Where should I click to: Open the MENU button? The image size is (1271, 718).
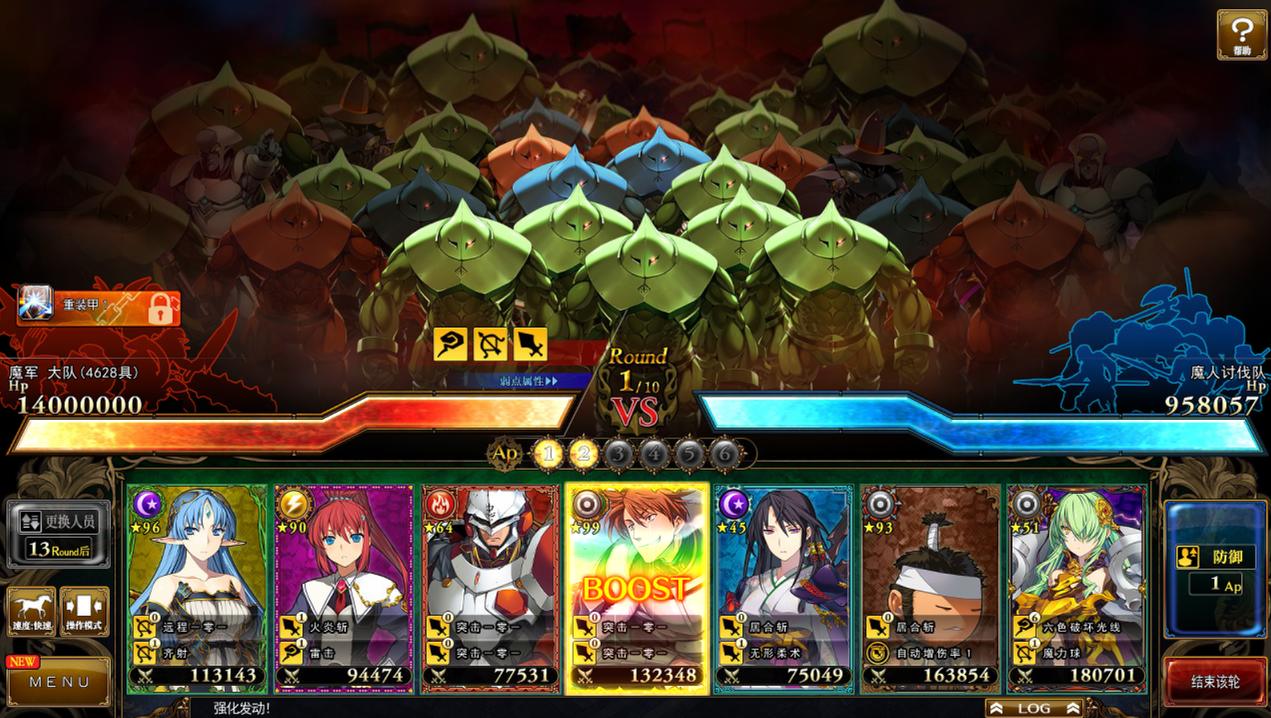click(x=60, y=682)
